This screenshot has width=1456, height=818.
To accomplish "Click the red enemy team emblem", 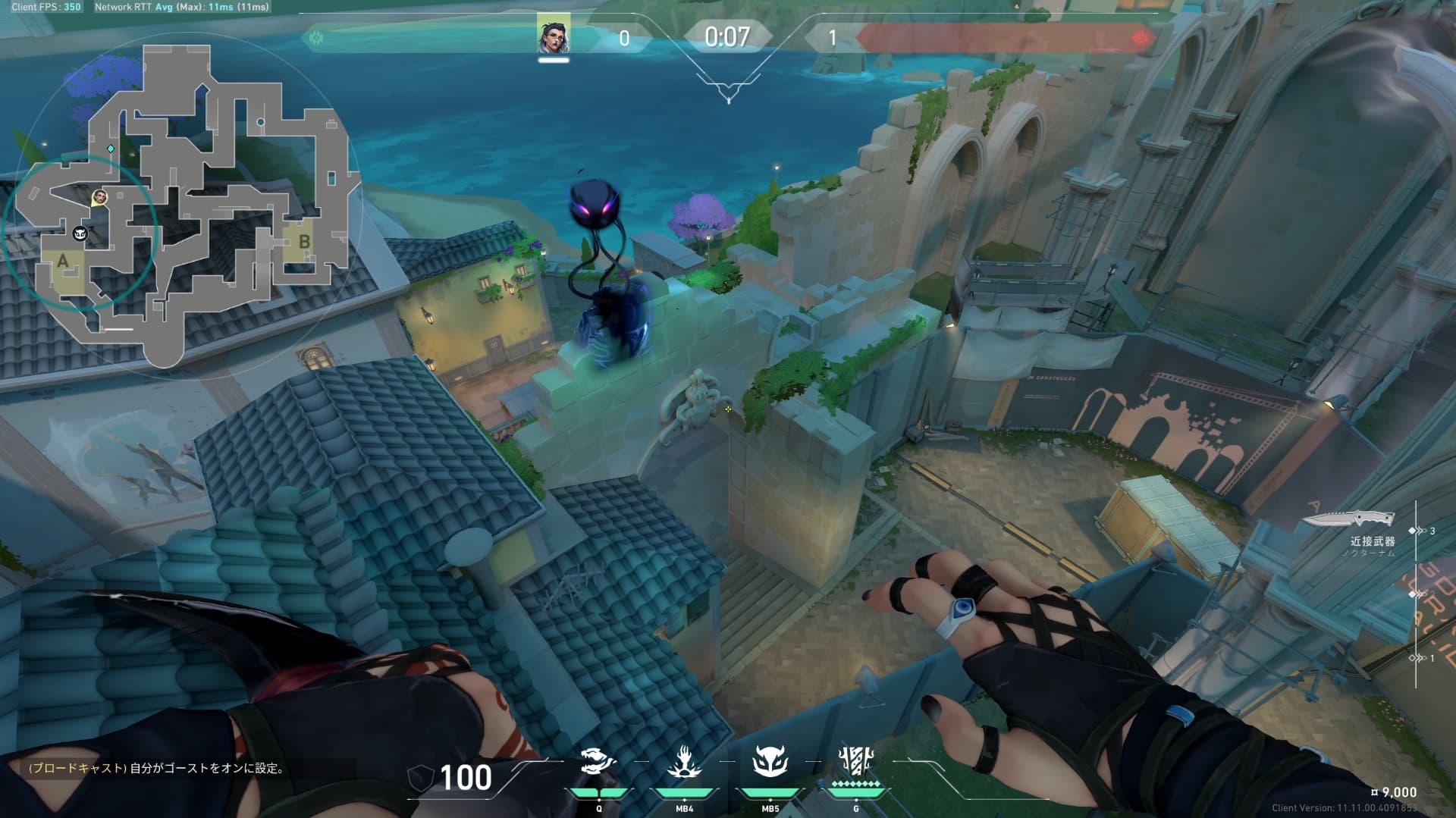I will pyautogui.click(x=1141, y=38).
